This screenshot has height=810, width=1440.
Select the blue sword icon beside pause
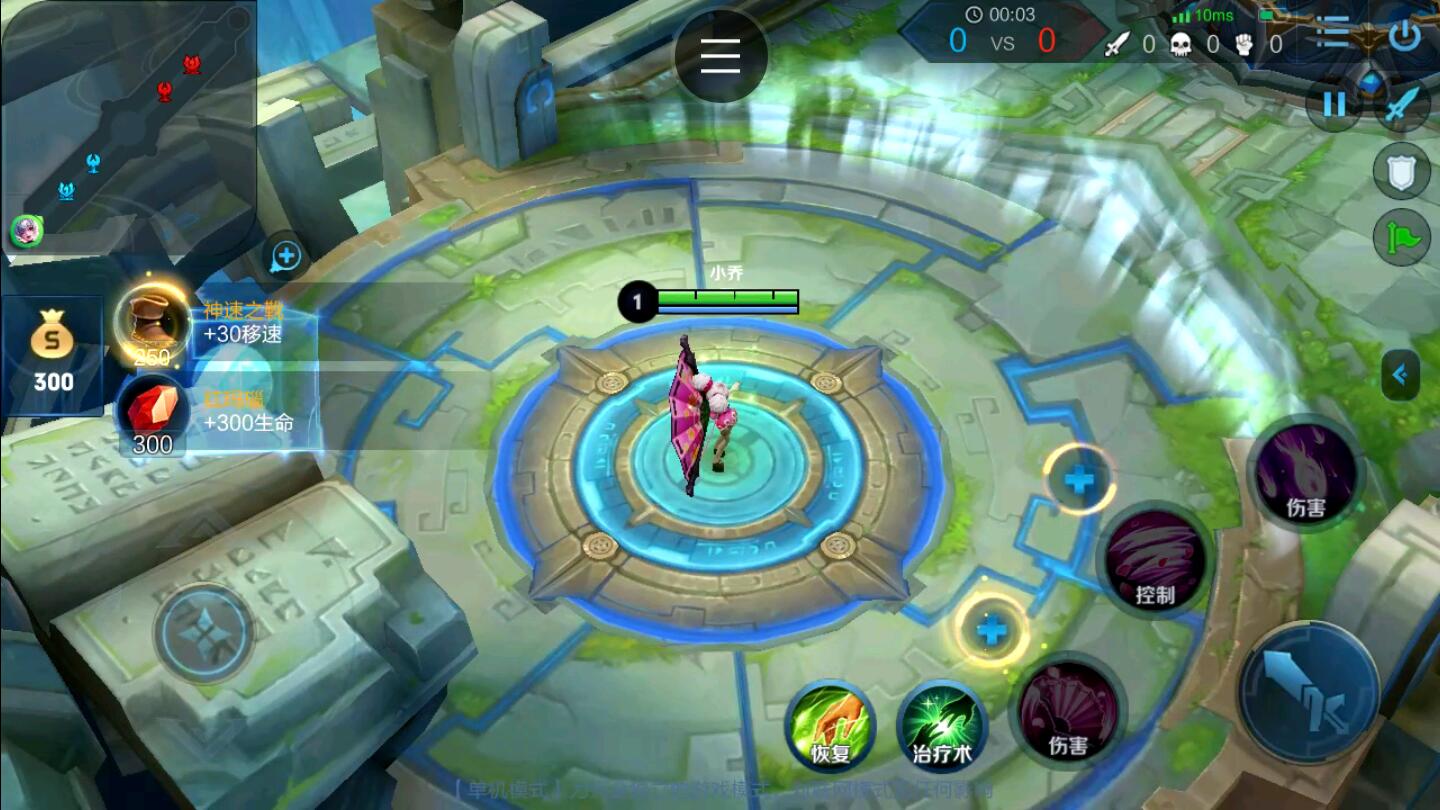point(1402,104)
